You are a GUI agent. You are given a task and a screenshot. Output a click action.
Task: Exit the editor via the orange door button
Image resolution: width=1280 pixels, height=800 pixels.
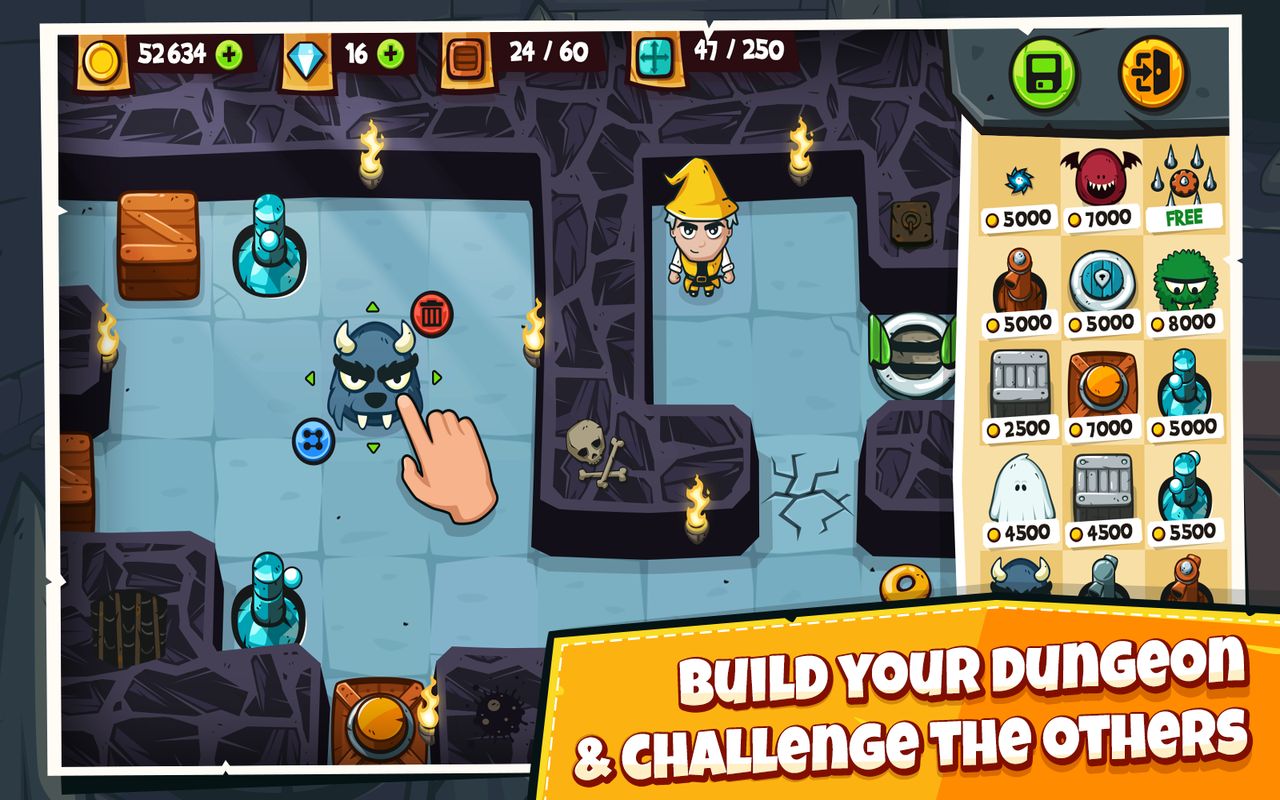(1151, 71)
